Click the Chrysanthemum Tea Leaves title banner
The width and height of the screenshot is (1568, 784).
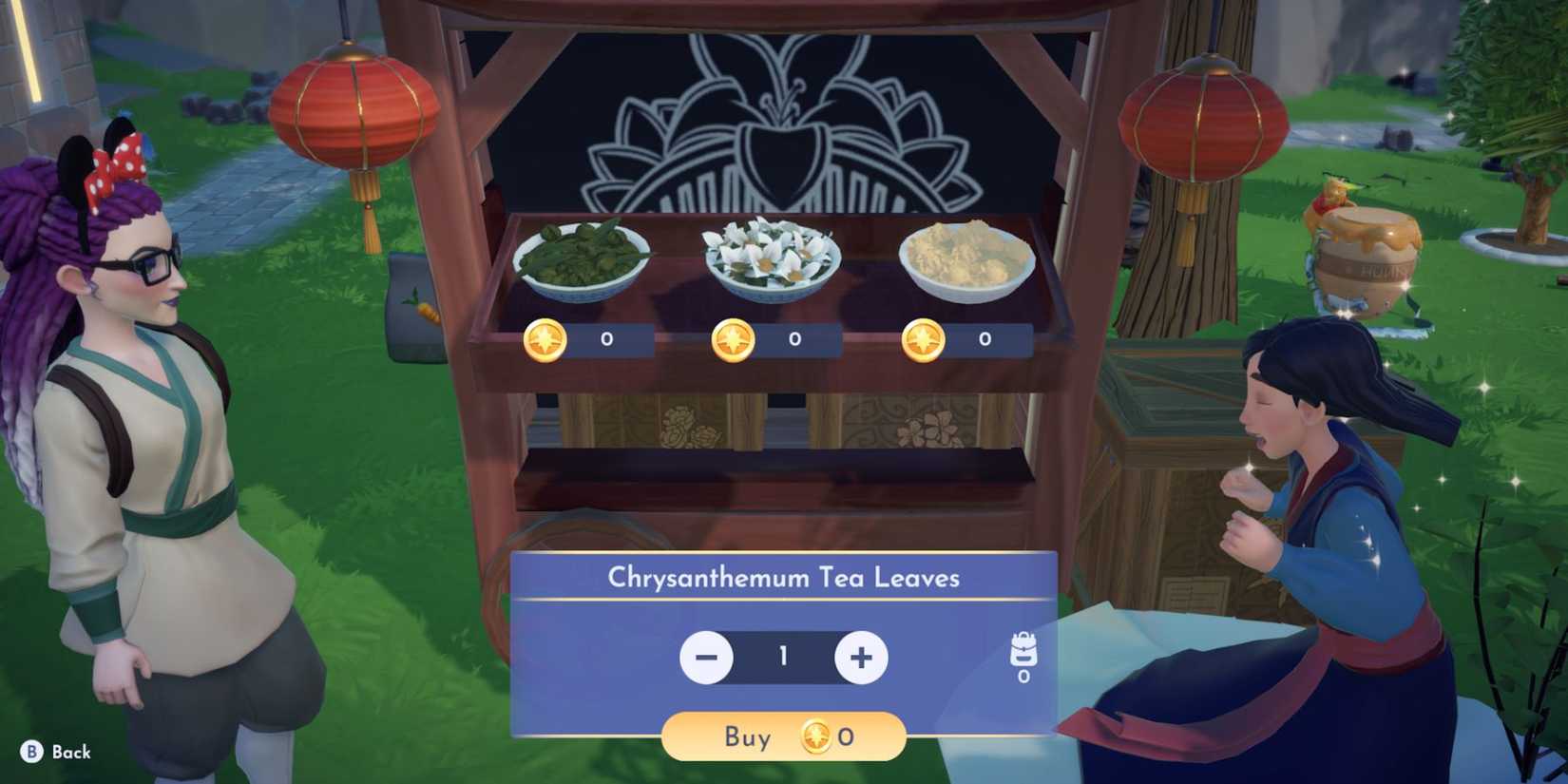coord(782,577)
